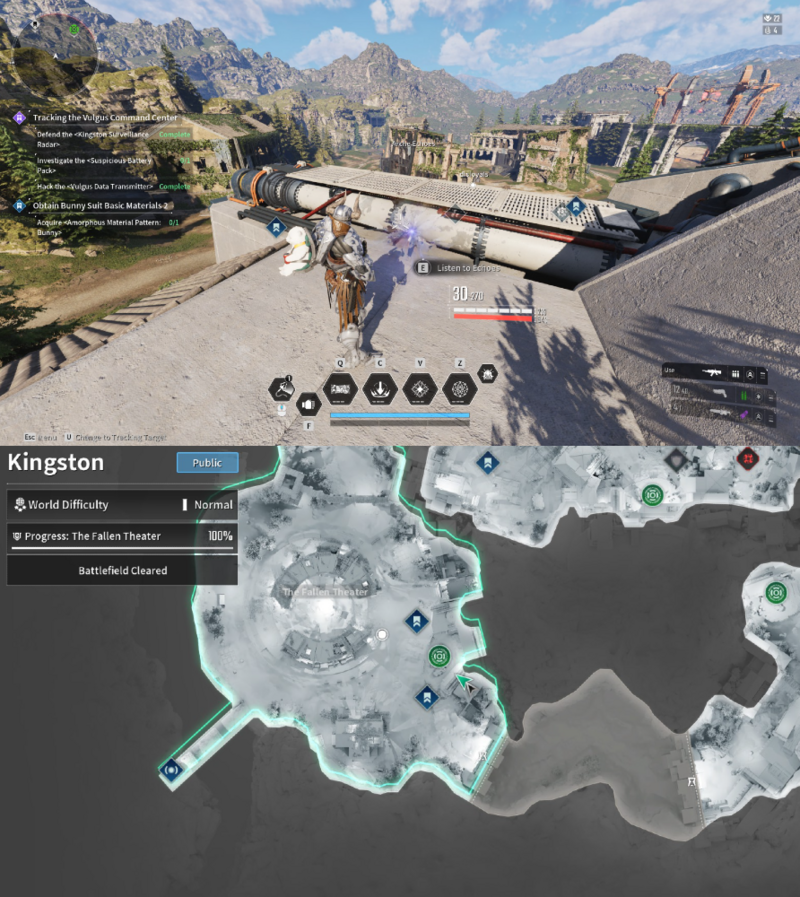Select the white circle map marker
This screenshot has height=897, width=800.
point(381,635)
